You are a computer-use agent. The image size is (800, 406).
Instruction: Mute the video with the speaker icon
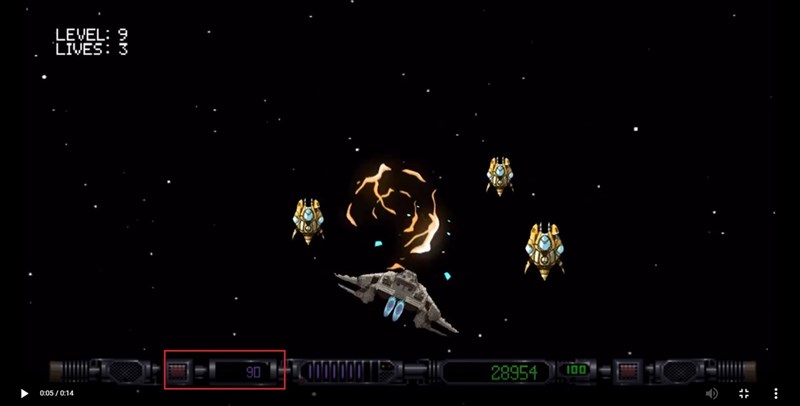pyautogui.click(x=711, y=393)
